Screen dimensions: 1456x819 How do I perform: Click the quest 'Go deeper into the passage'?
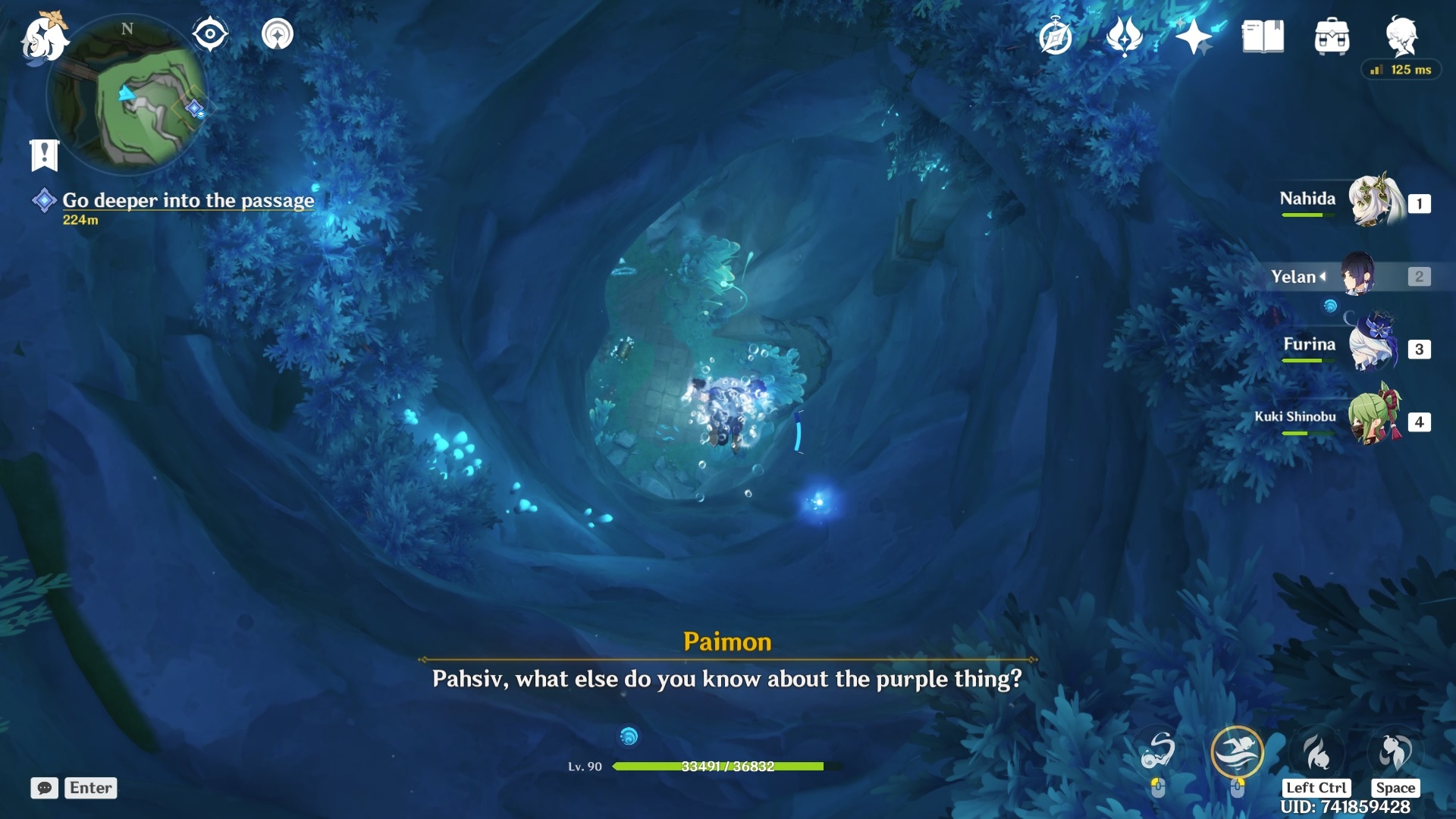(188, 201)
